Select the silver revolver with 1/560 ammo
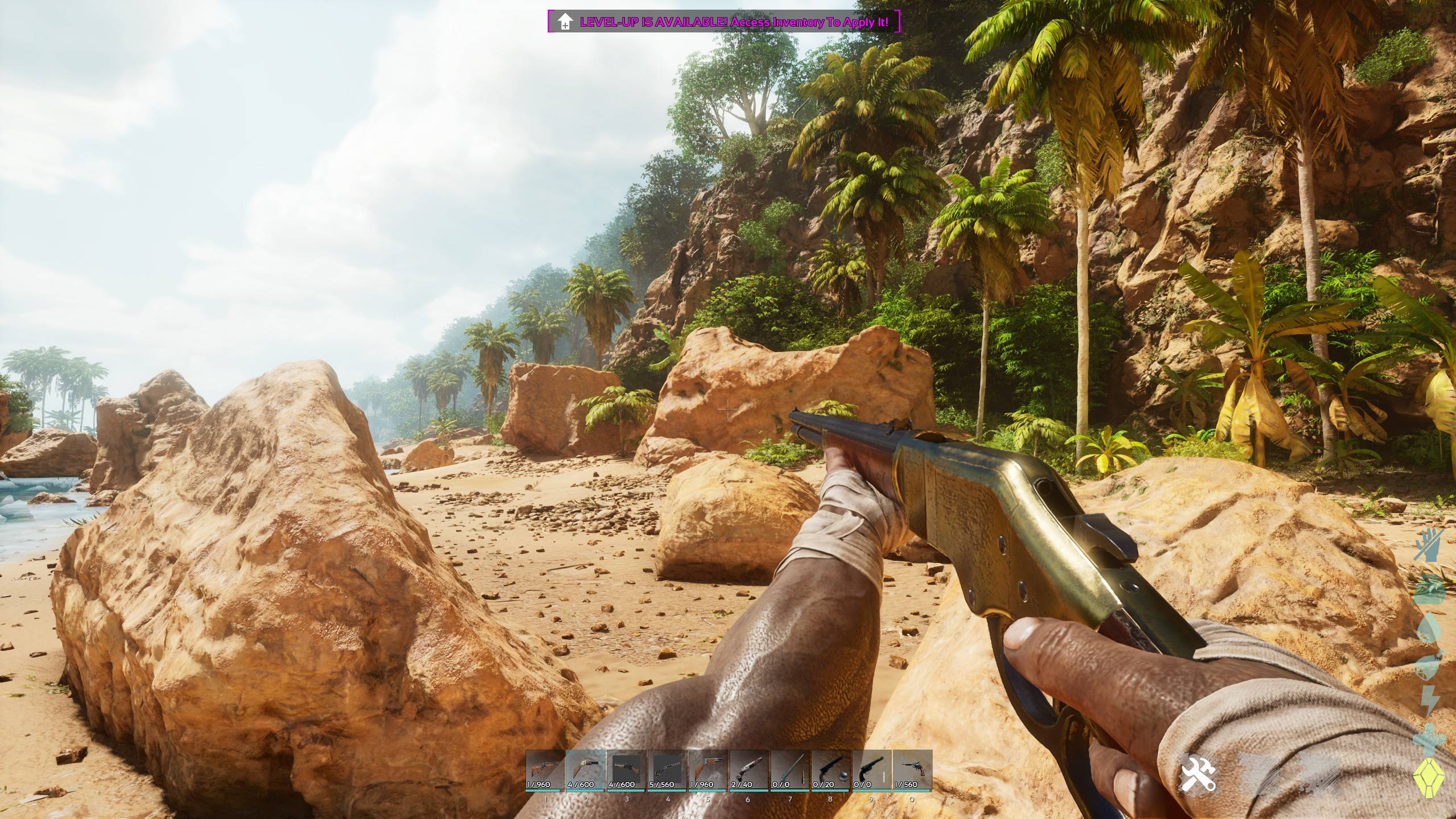This screenshot has height=819, width=1456. (x=912, y=770)
